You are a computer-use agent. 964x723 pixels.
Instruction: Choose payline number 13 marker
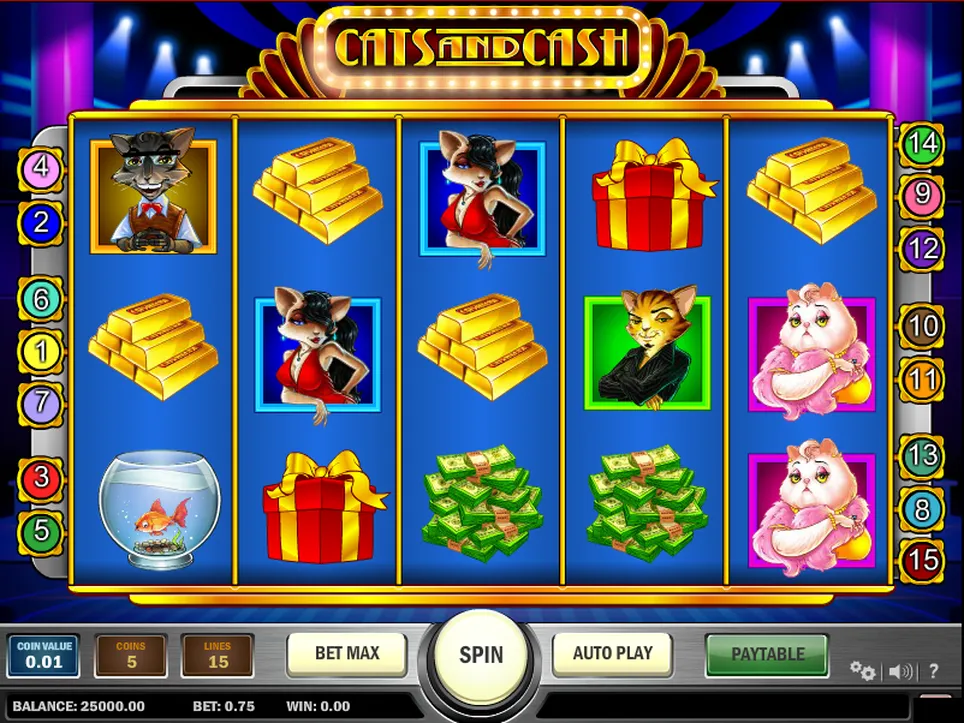point(922,457)
